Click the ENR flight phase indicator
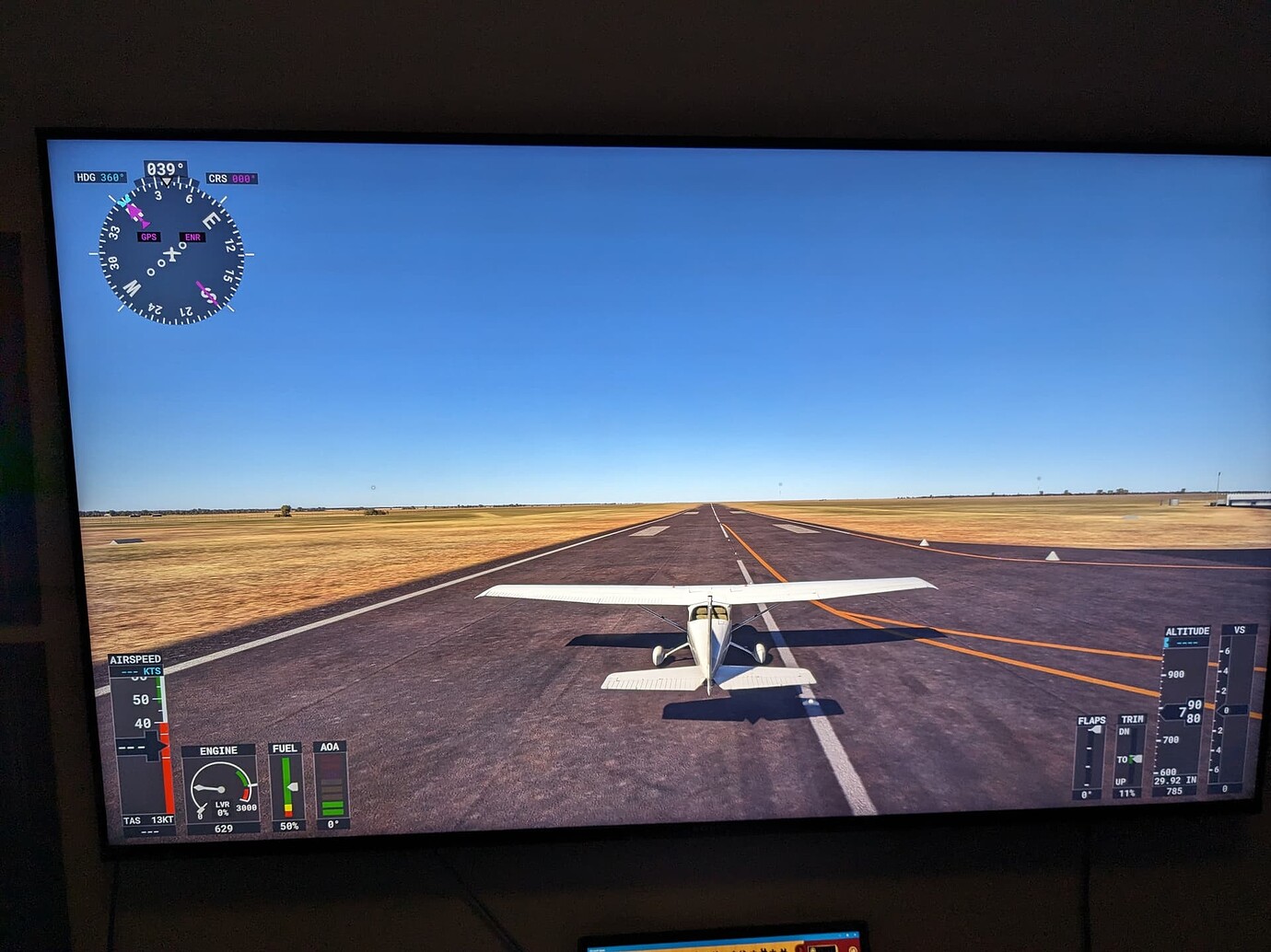 192,238
